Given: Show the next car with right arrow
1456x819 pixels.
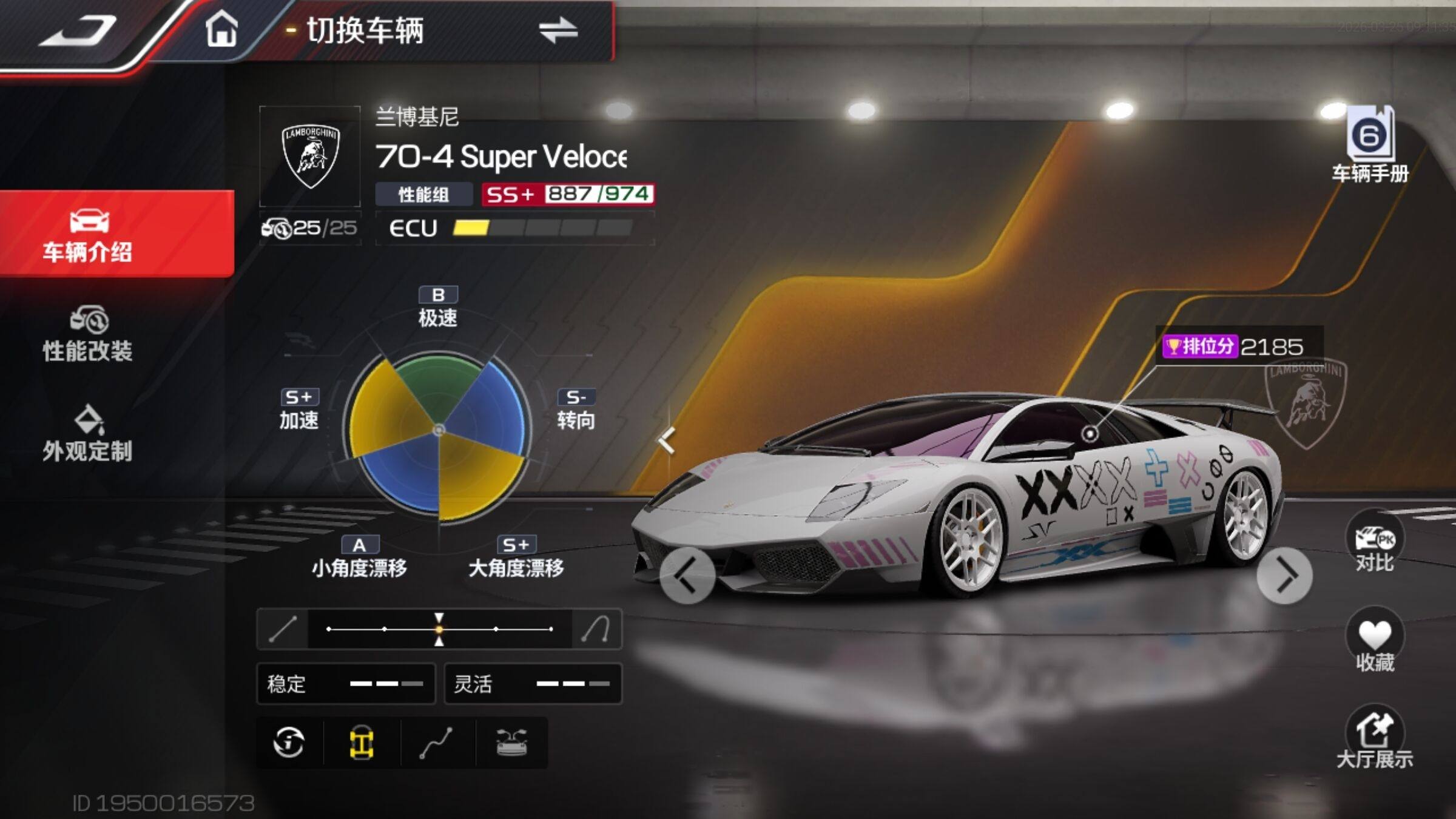Looking at the screenshot, I should point(1284,576).
